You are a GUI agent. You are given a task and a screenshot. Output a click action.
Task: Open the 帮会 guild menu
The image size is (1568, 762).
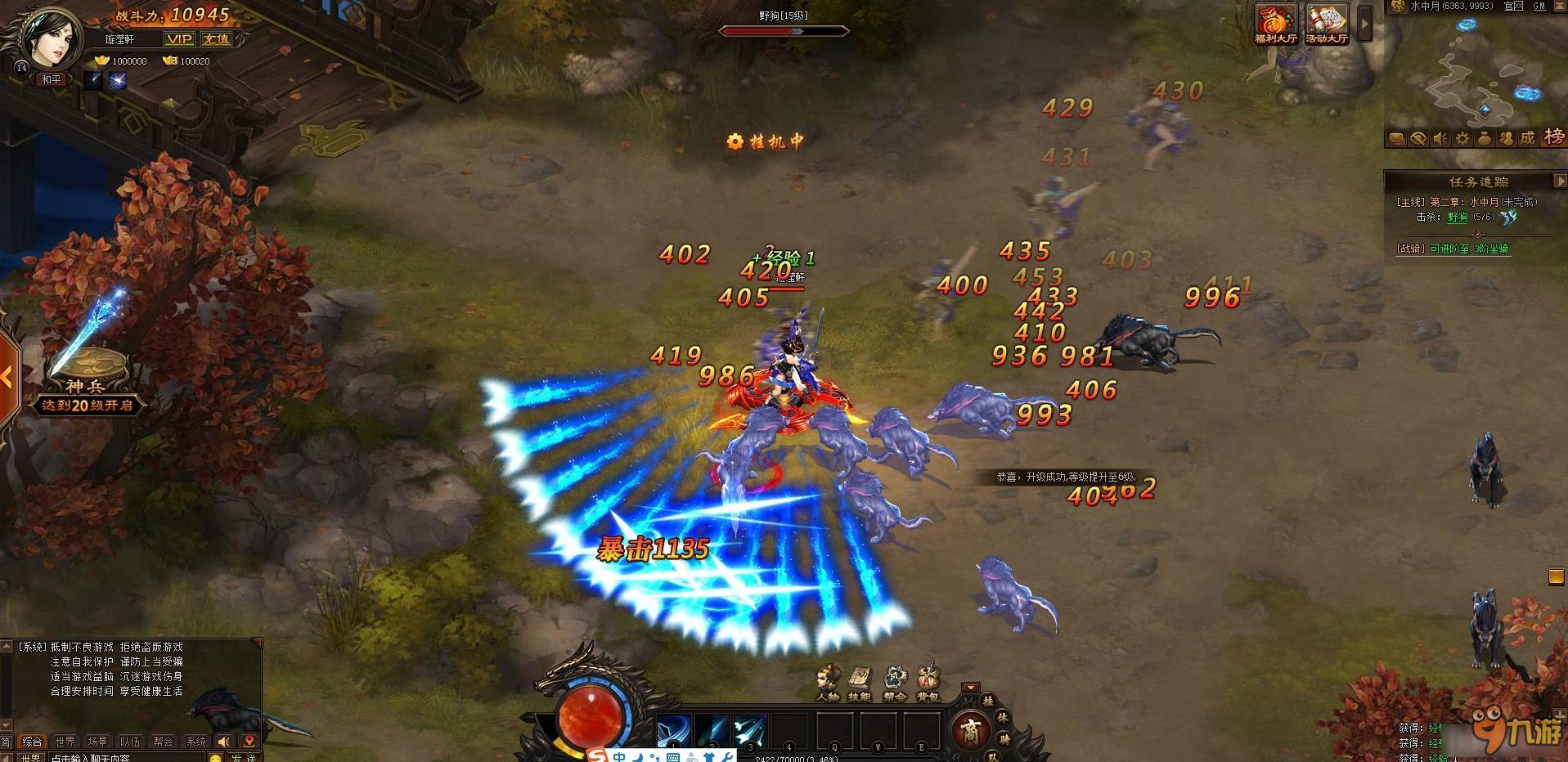(895, 682)
